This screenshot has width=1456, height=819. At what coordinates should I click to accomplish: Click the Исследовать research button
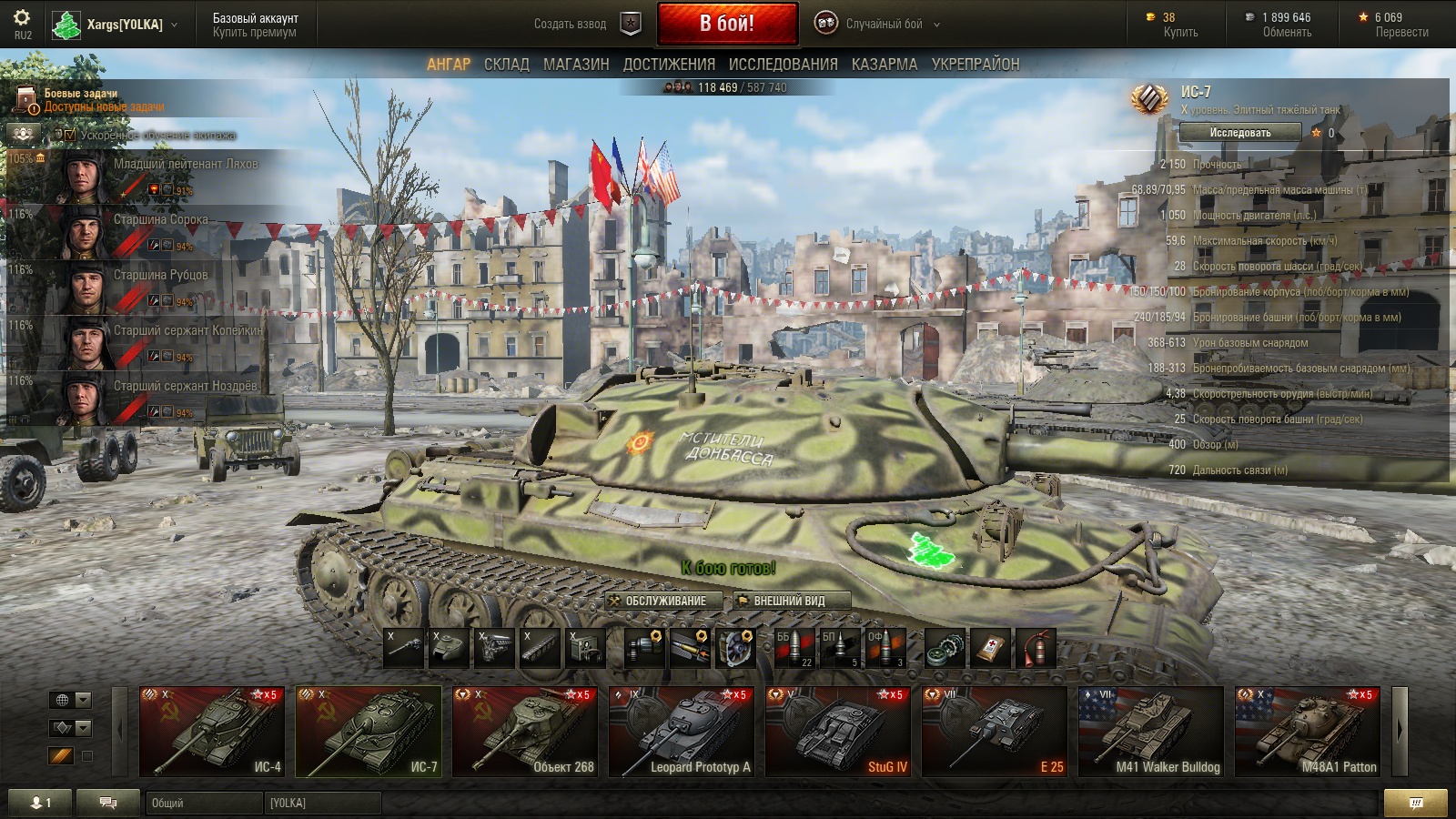[1239, 133]
